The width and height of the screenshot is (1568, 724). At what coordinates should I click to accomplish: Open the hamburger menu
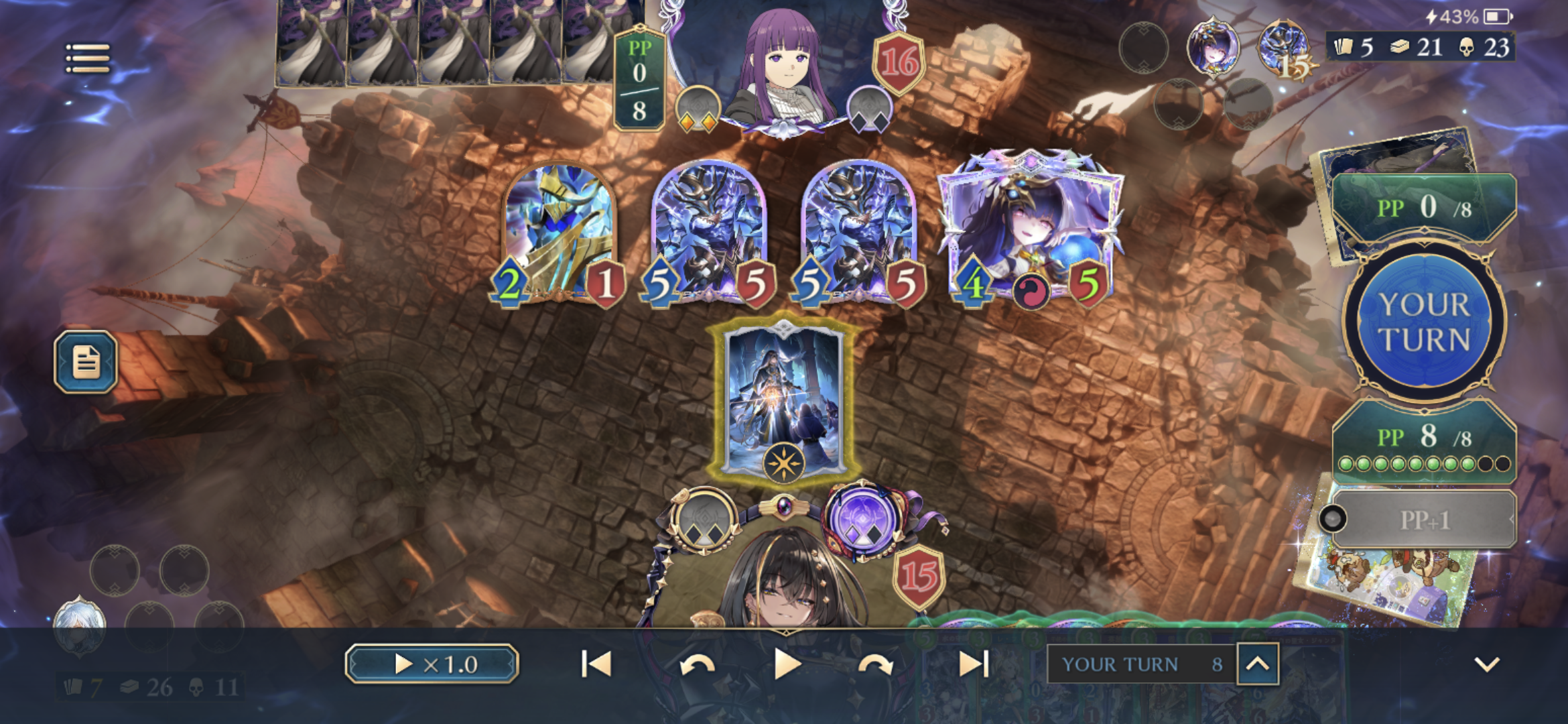coord(88,59)
